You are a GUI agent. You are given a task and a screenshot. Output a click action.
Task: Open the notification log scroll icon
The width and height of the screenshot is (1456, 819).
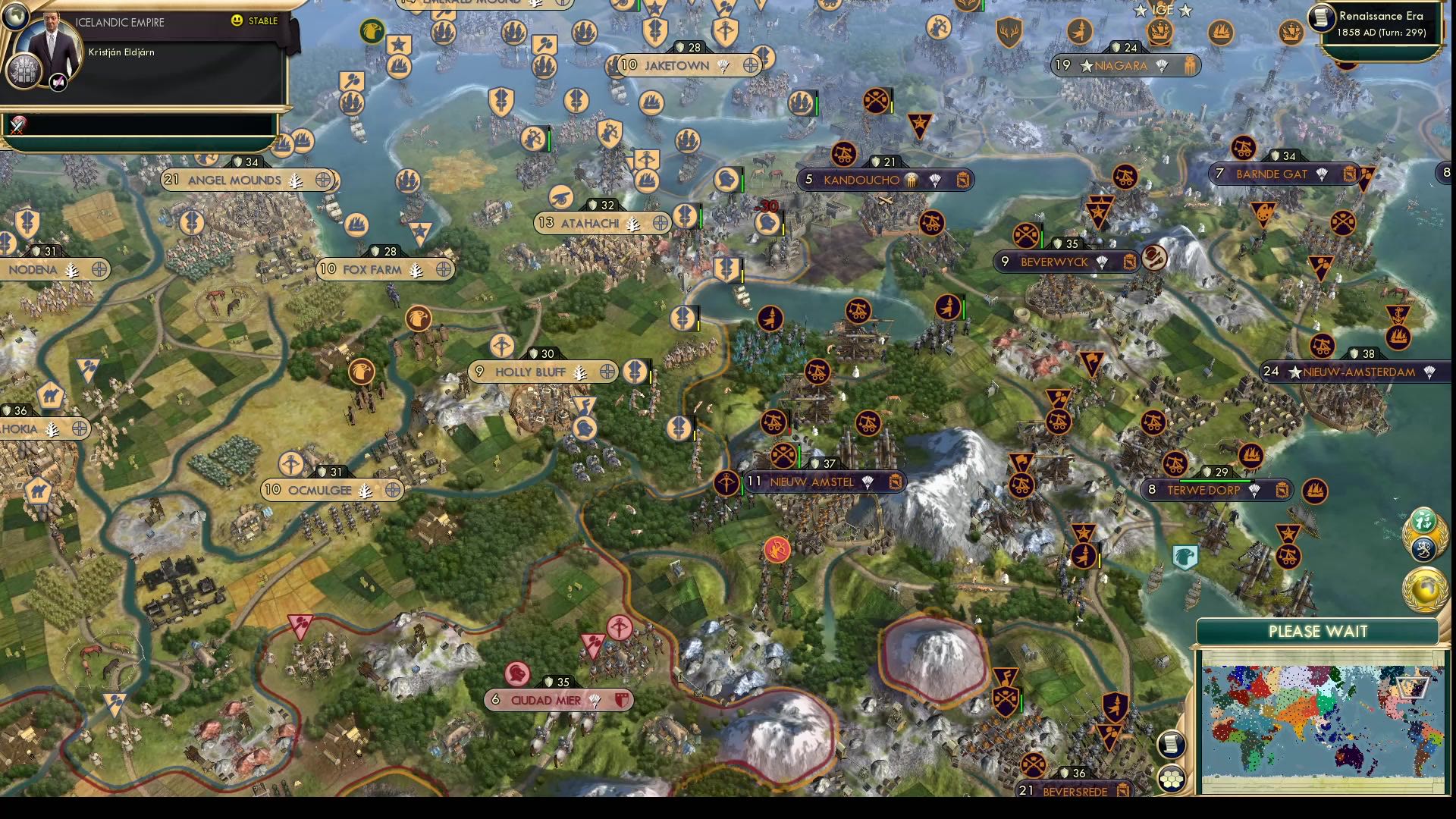[x=1172, y=744]
